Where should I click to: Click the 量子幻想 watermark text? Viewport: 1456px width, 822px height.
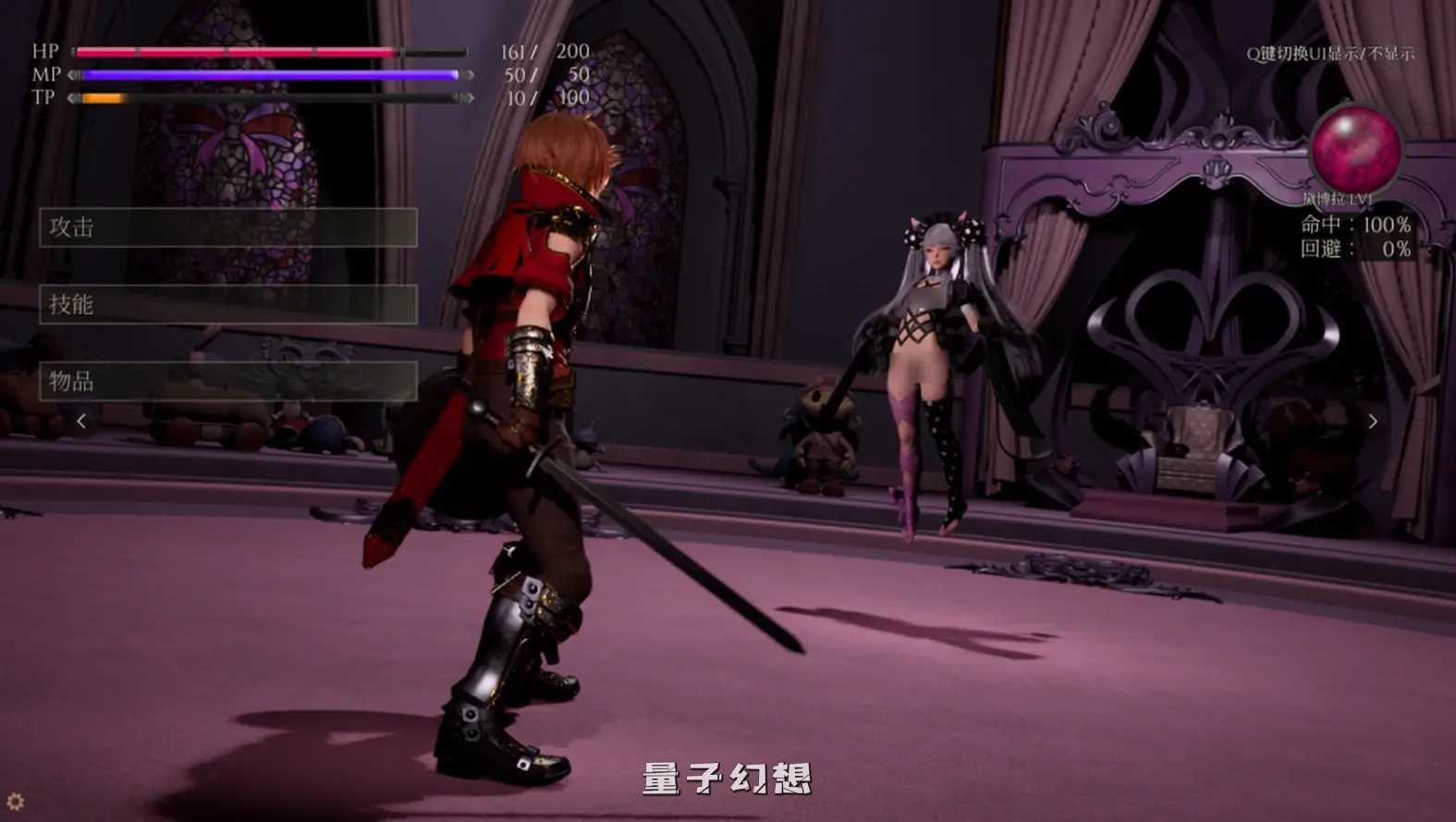(x=727, y=779)
